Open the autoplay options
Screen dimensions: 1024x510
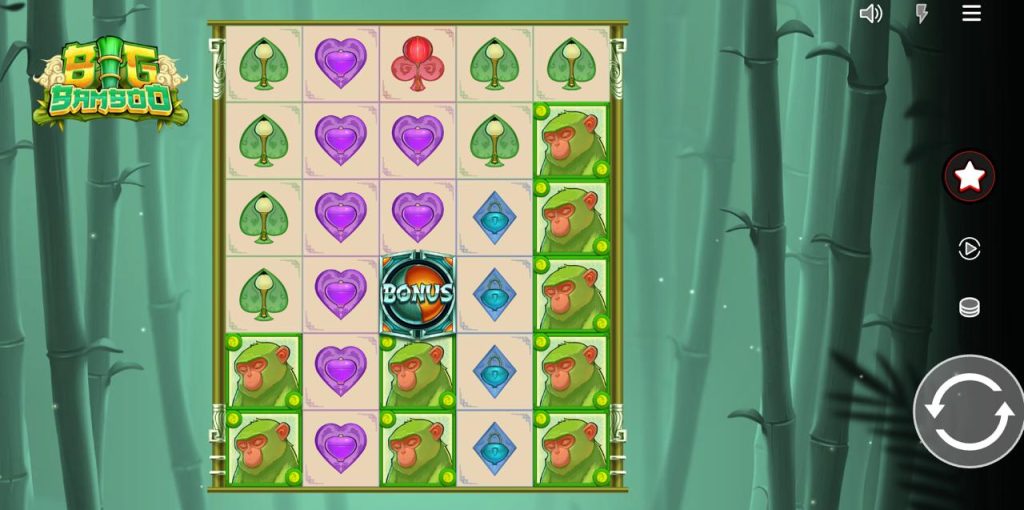click(969, 248)
